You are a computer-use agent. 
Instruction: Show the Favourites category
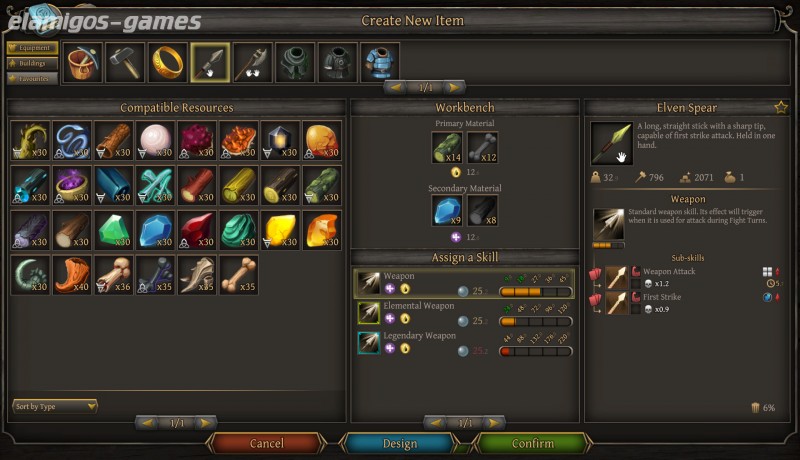32,78
